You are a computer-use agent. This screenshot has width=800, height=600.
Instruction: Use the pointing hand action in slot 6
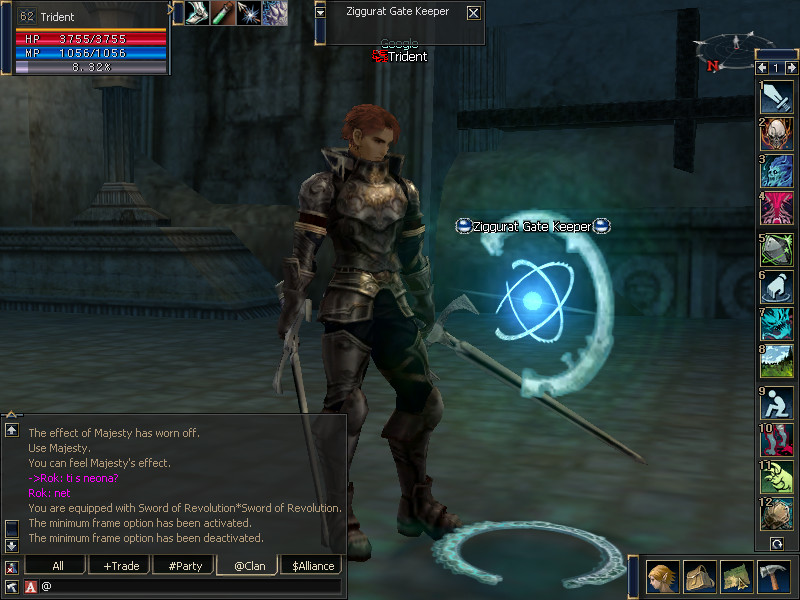(777, 286)
